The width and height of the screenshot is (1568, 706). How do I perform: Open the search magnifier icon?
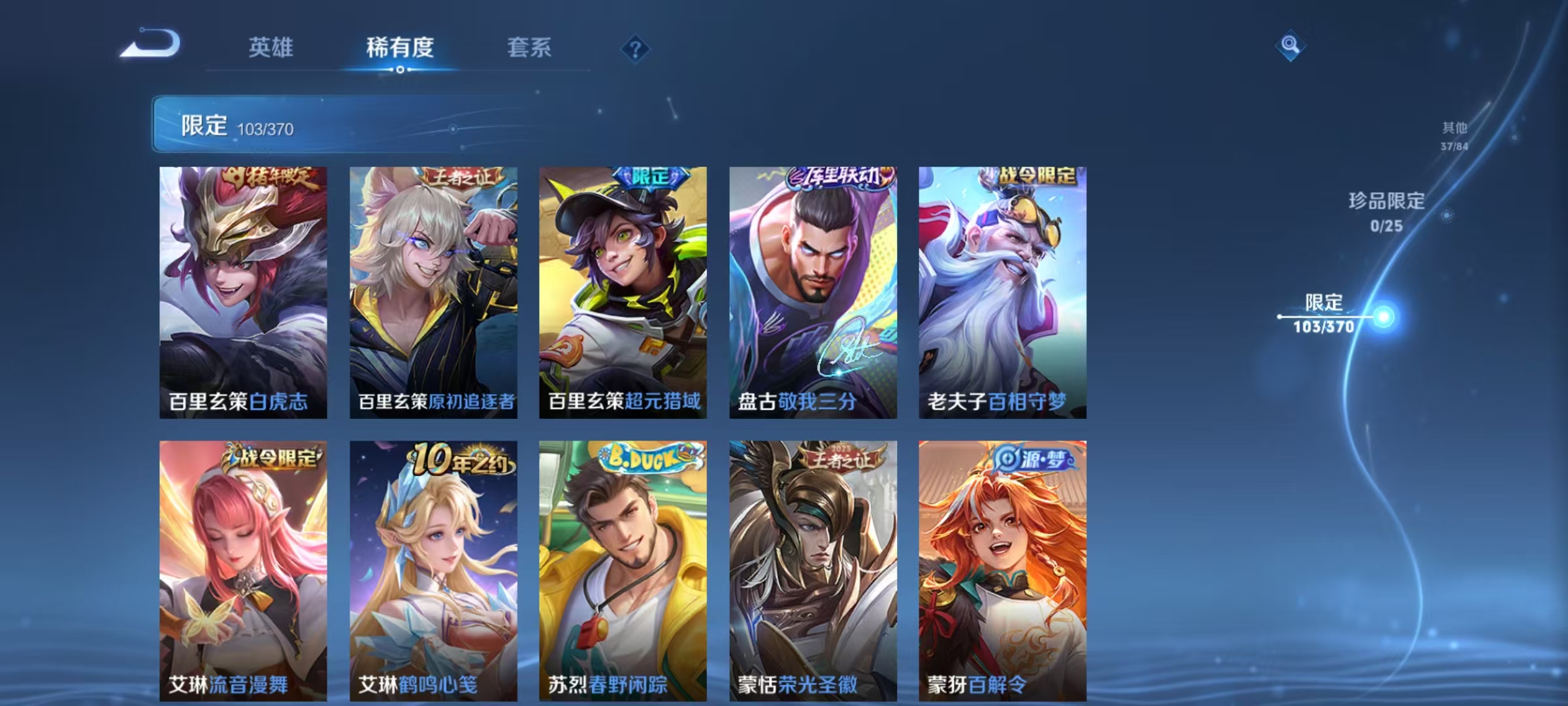(1288, 46)
